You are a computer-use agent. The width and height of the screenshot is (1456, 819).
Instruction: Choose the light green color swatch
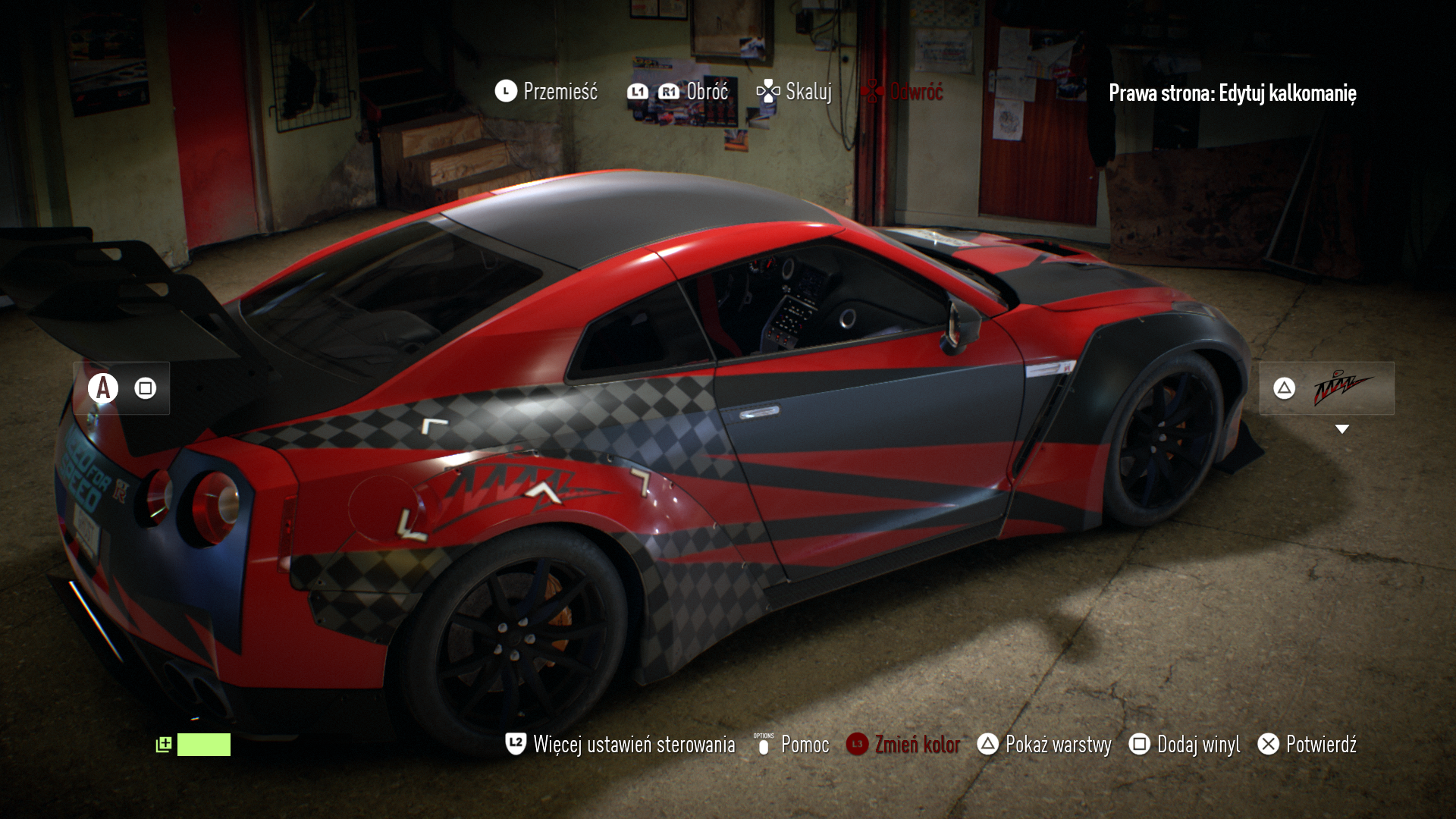pyautogui.click(x=203, y=745)
